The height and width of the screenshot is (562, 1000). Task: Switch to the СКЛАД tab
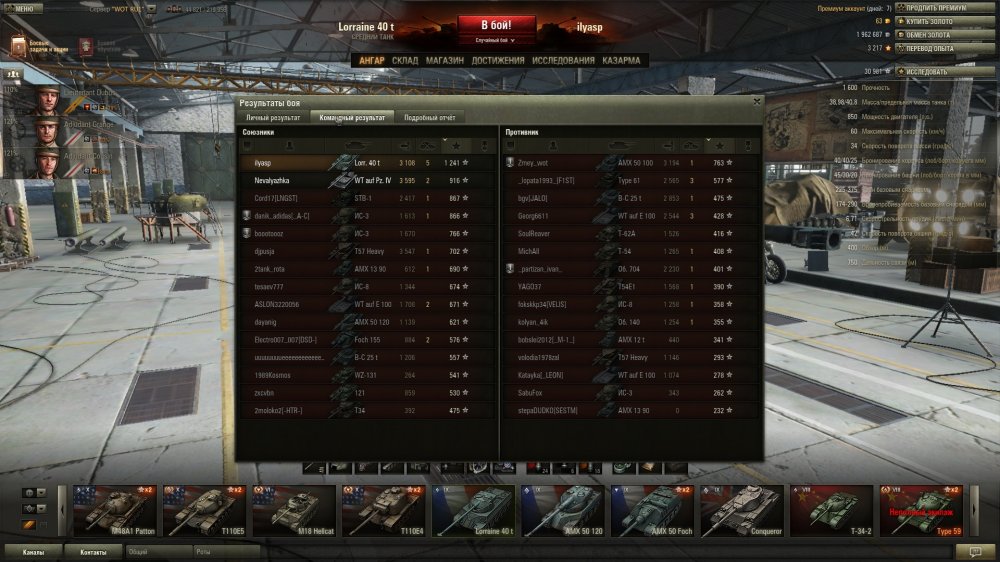coord(405,60)
